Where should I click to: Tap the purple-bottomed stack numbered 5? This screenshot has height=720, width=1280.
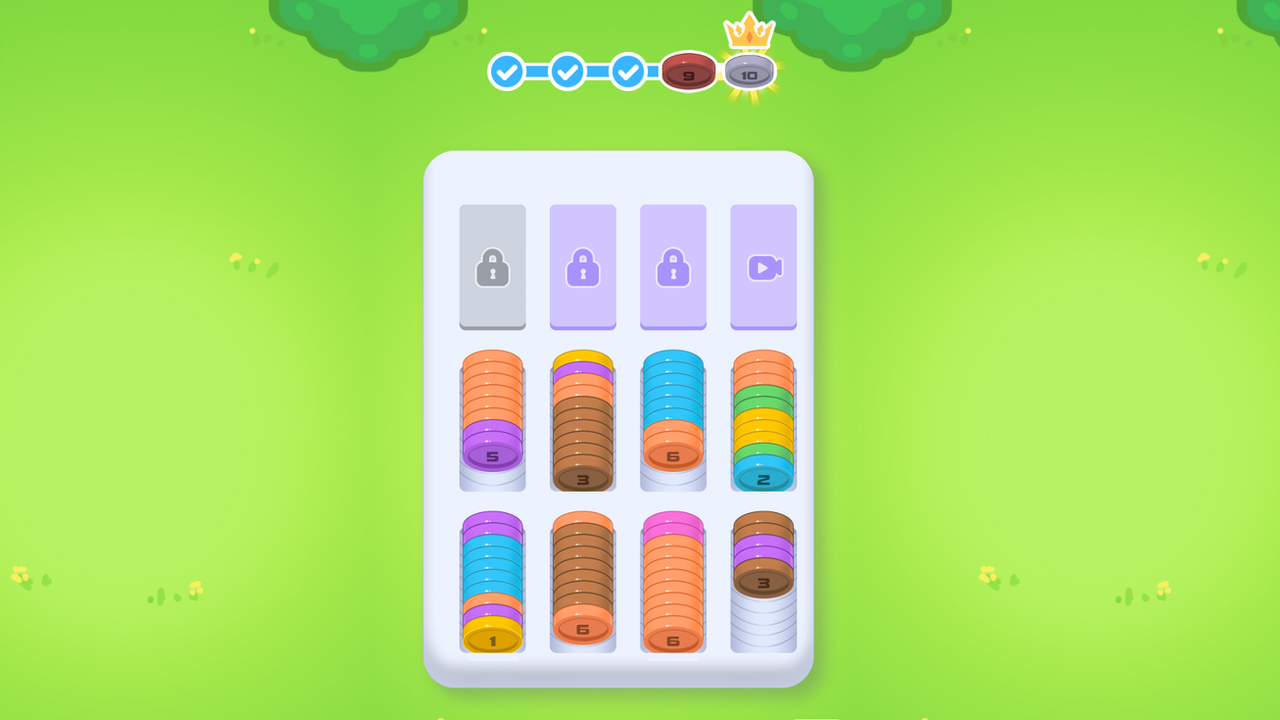492,420
